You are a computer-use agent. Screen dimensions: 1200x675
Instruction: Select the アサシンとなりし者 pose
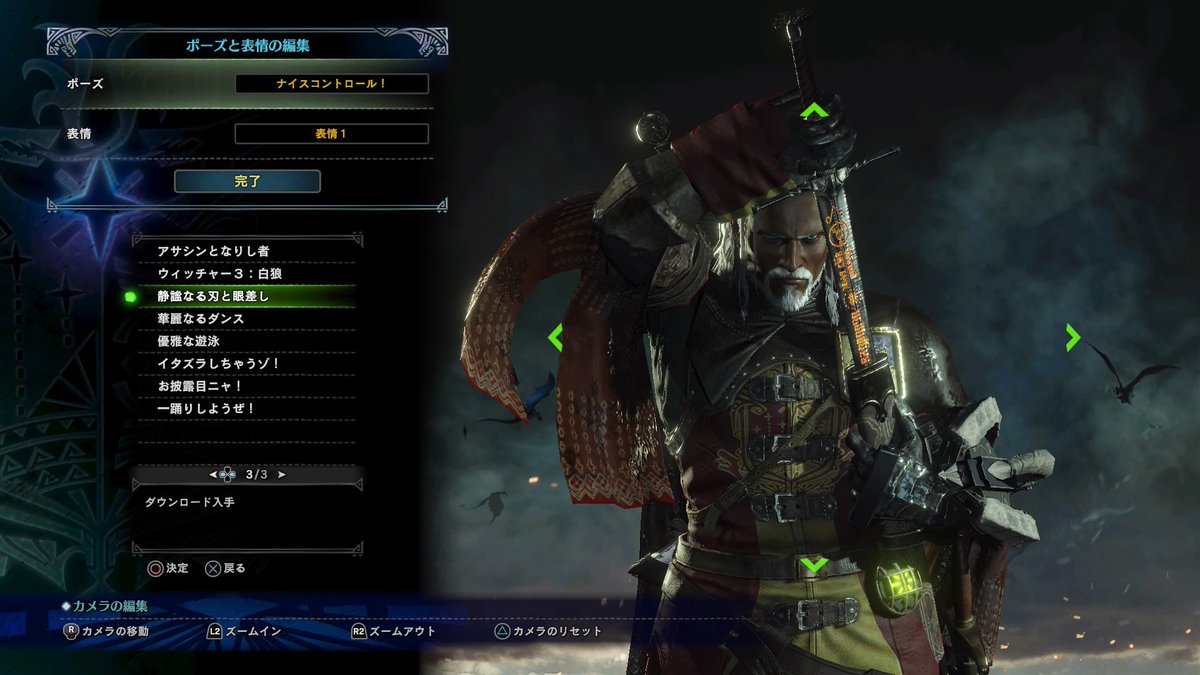(x=214, y=250)
